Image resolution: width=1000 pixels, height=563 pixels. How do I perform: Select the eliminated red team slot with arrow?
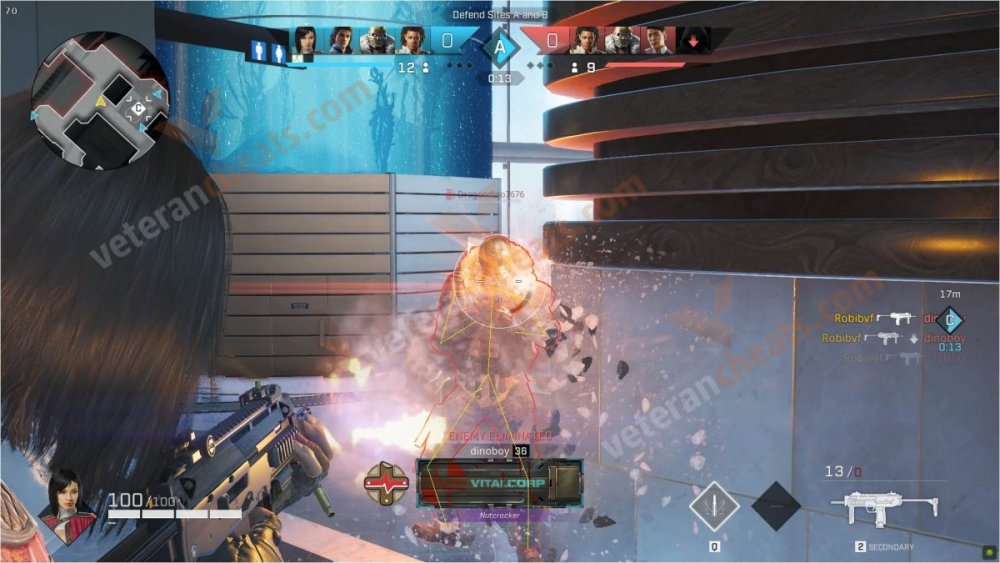click(x=693, y=41)
